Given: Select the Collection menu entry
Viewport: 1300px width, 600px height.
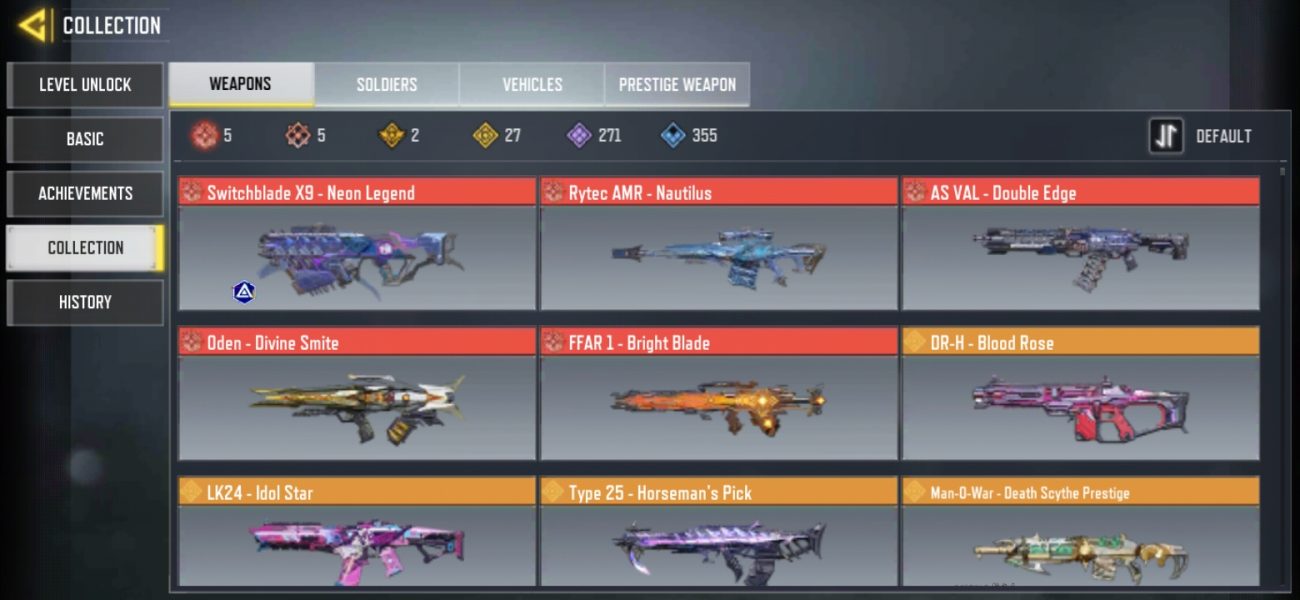Looking at the screenshot, I should [x=85, y=247].
